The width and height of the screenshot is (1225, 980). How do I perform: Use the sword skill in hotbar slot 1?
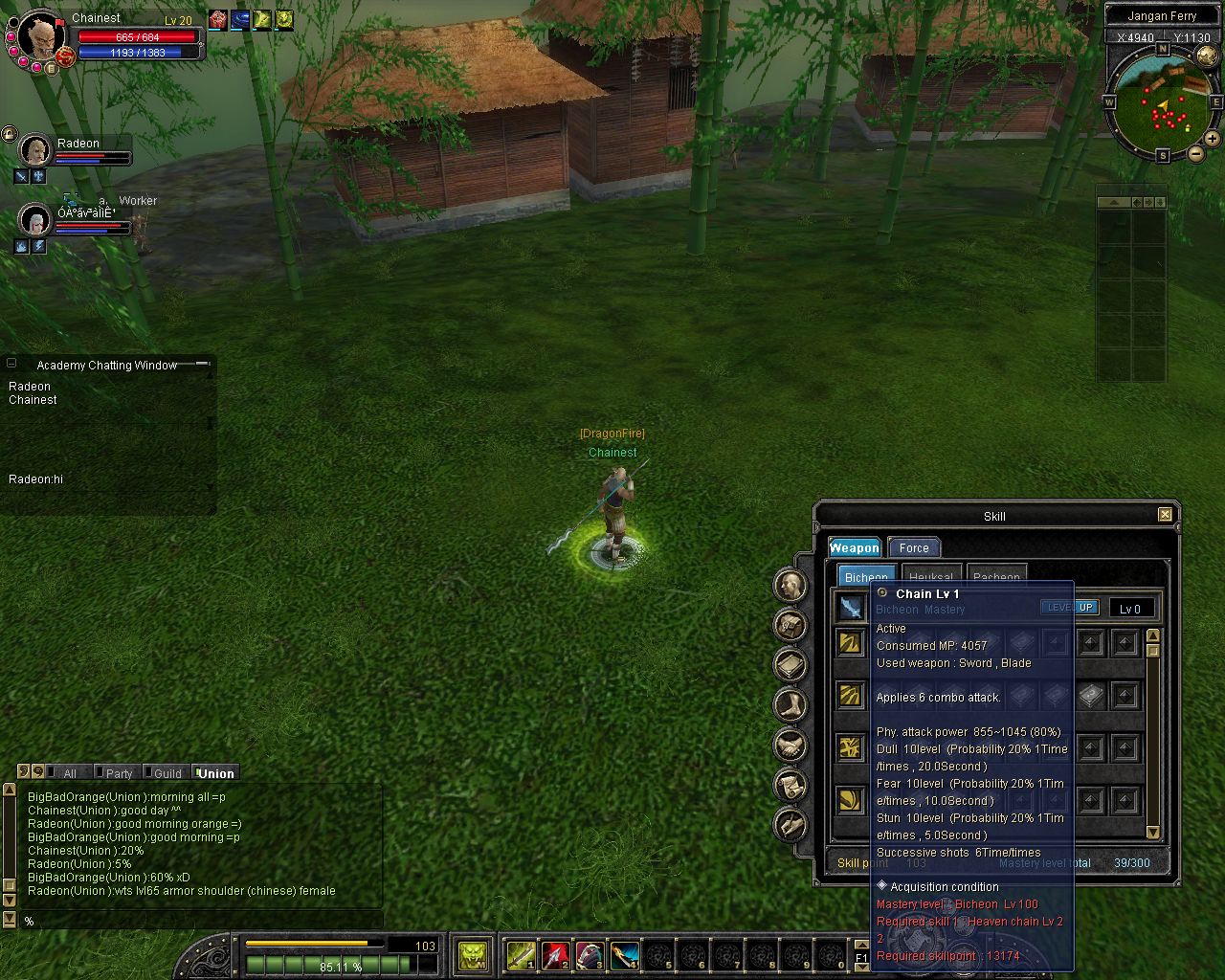[x=521, y=955]
